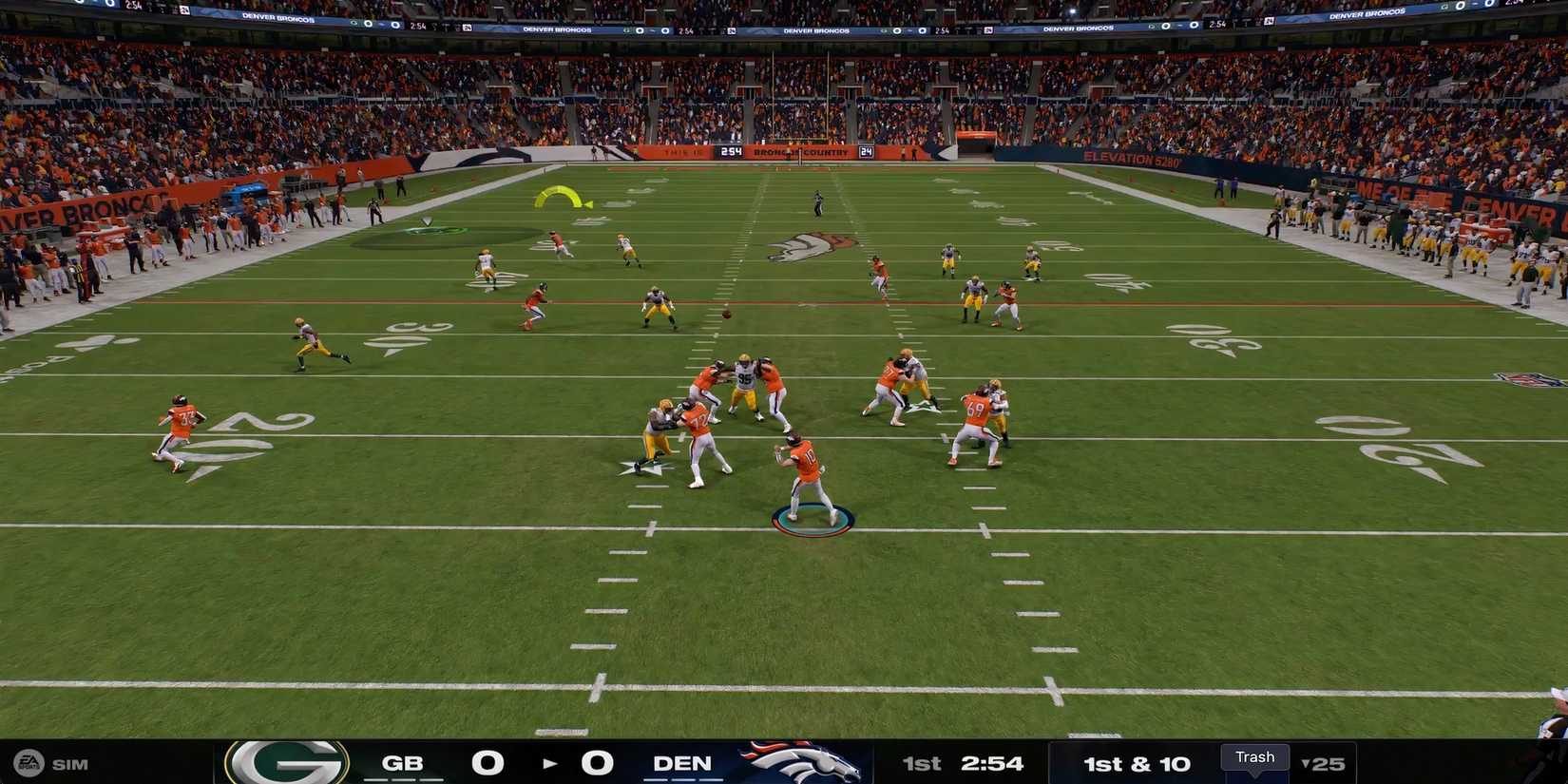Click the game clock showing 2:54
The height and width of the screenshot is (784, 1568).
pyautogui.click(x=991, y=763)
